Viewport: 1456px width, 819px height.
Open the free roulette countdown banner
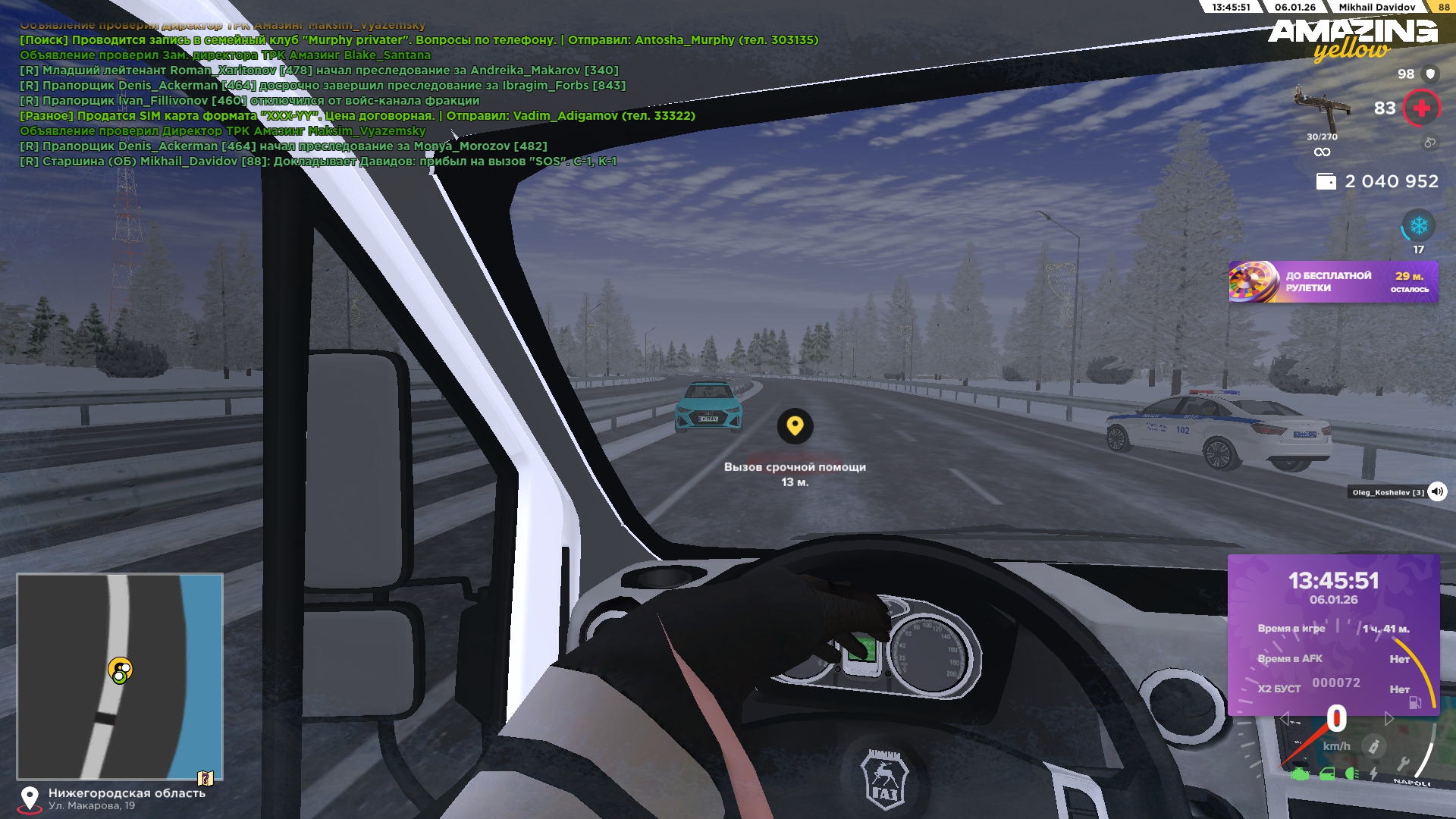[x=1333, y=282]
